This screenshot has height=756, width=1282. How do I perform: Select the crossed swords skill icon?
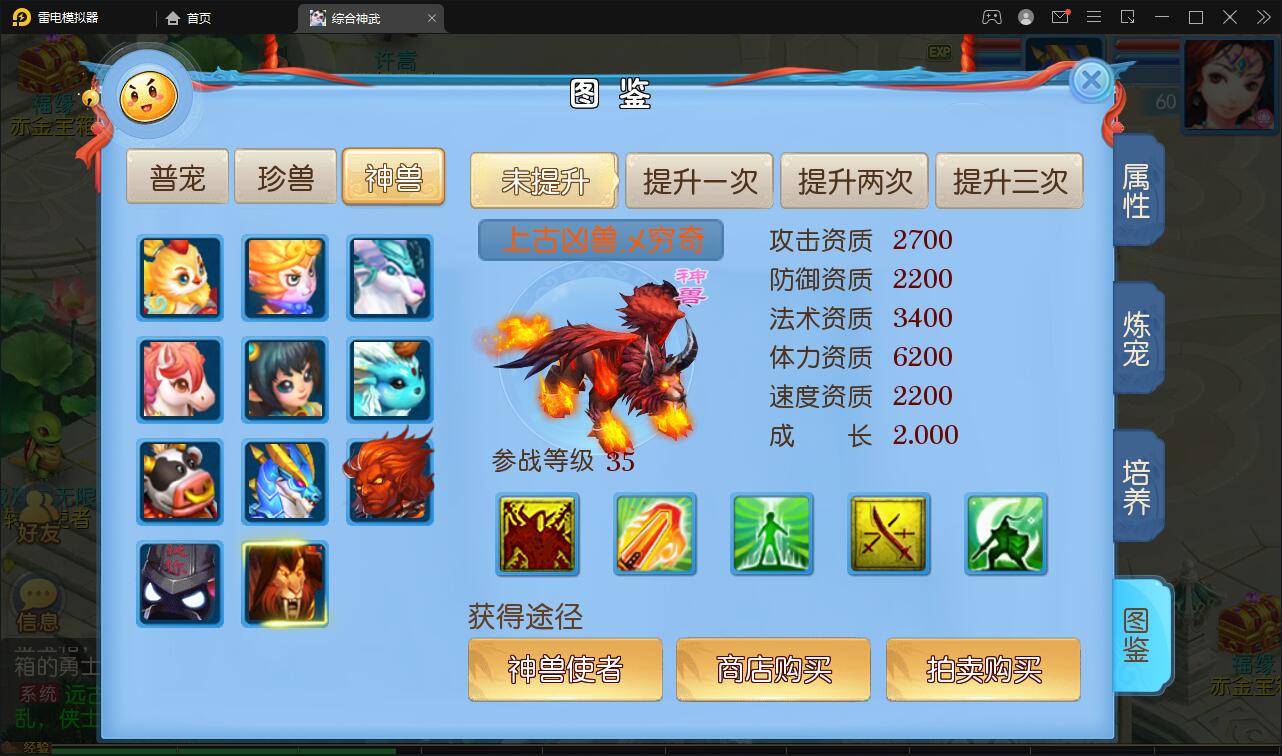[888, 534]
